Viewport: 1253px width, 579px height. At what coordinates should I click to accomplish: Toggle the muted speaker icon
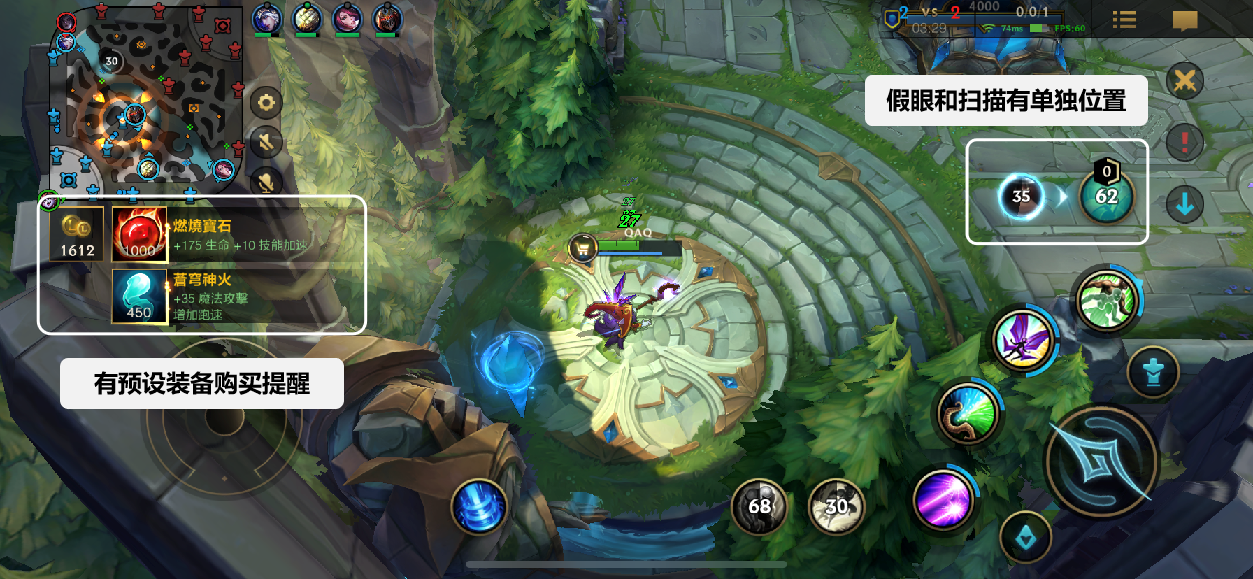tap(265, 142)
